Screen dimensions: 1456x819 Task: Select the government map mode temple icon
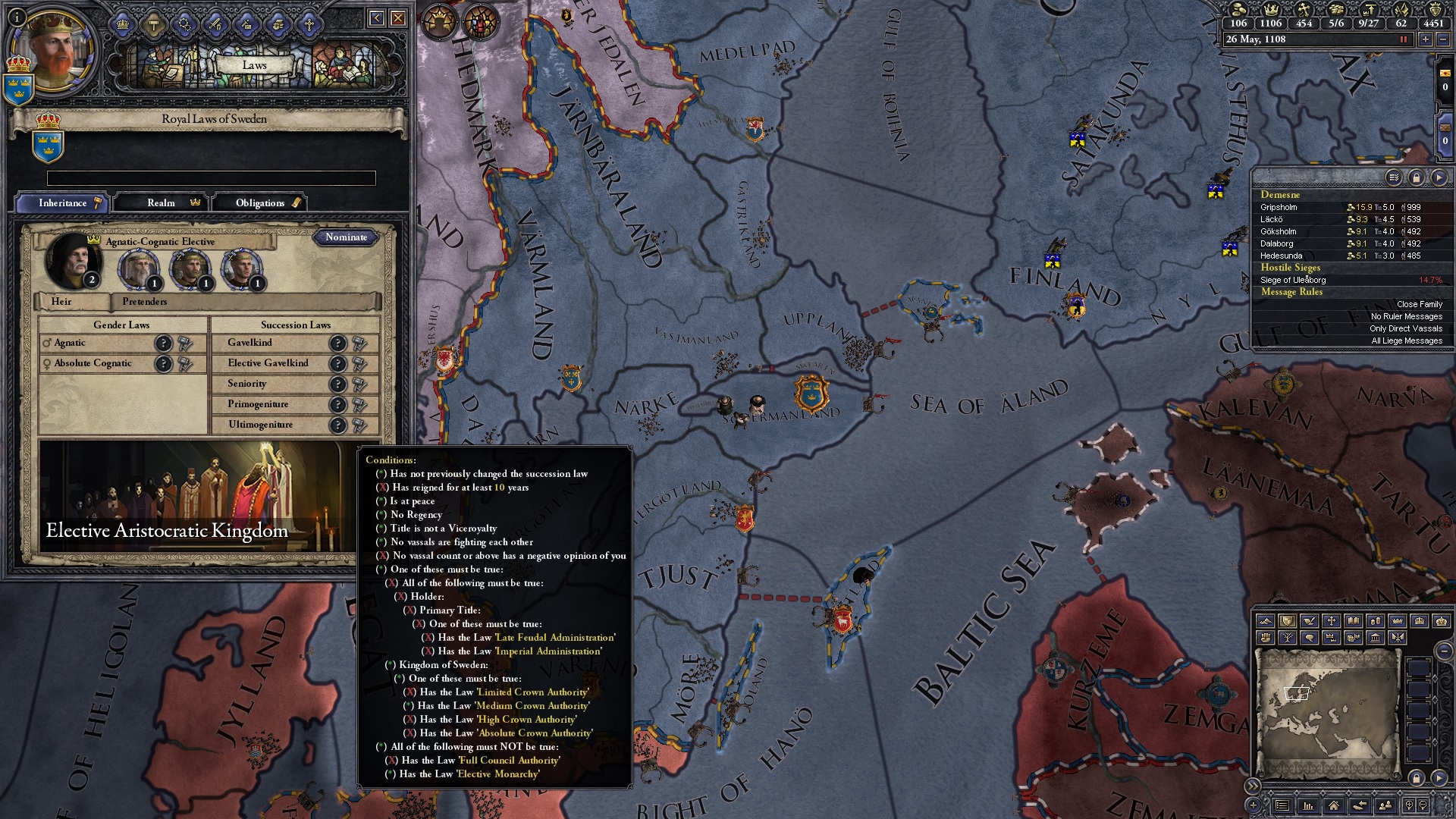click(x=1375, y=638)
